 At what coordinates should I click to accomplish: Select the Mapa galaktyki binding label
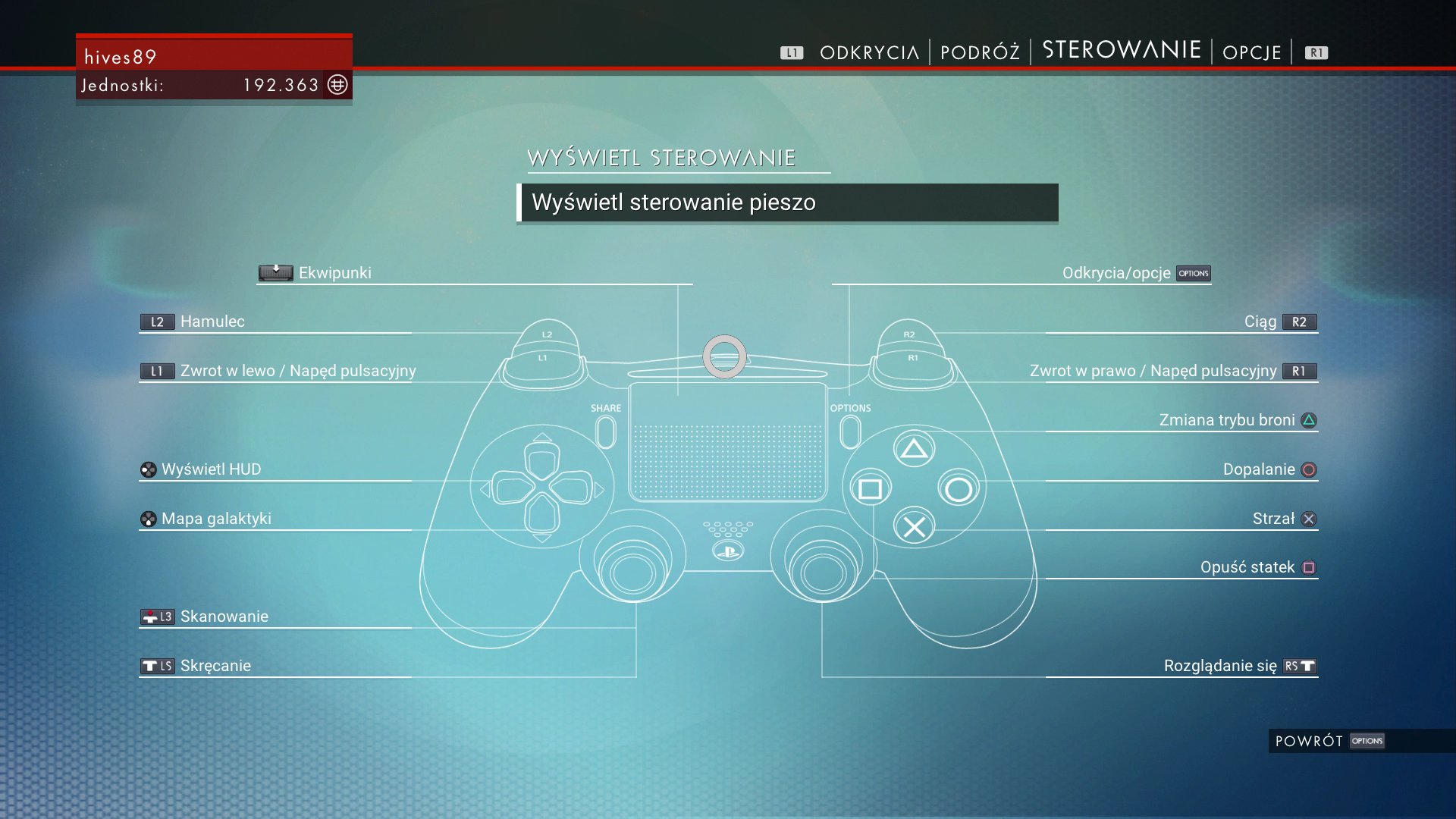215,519
